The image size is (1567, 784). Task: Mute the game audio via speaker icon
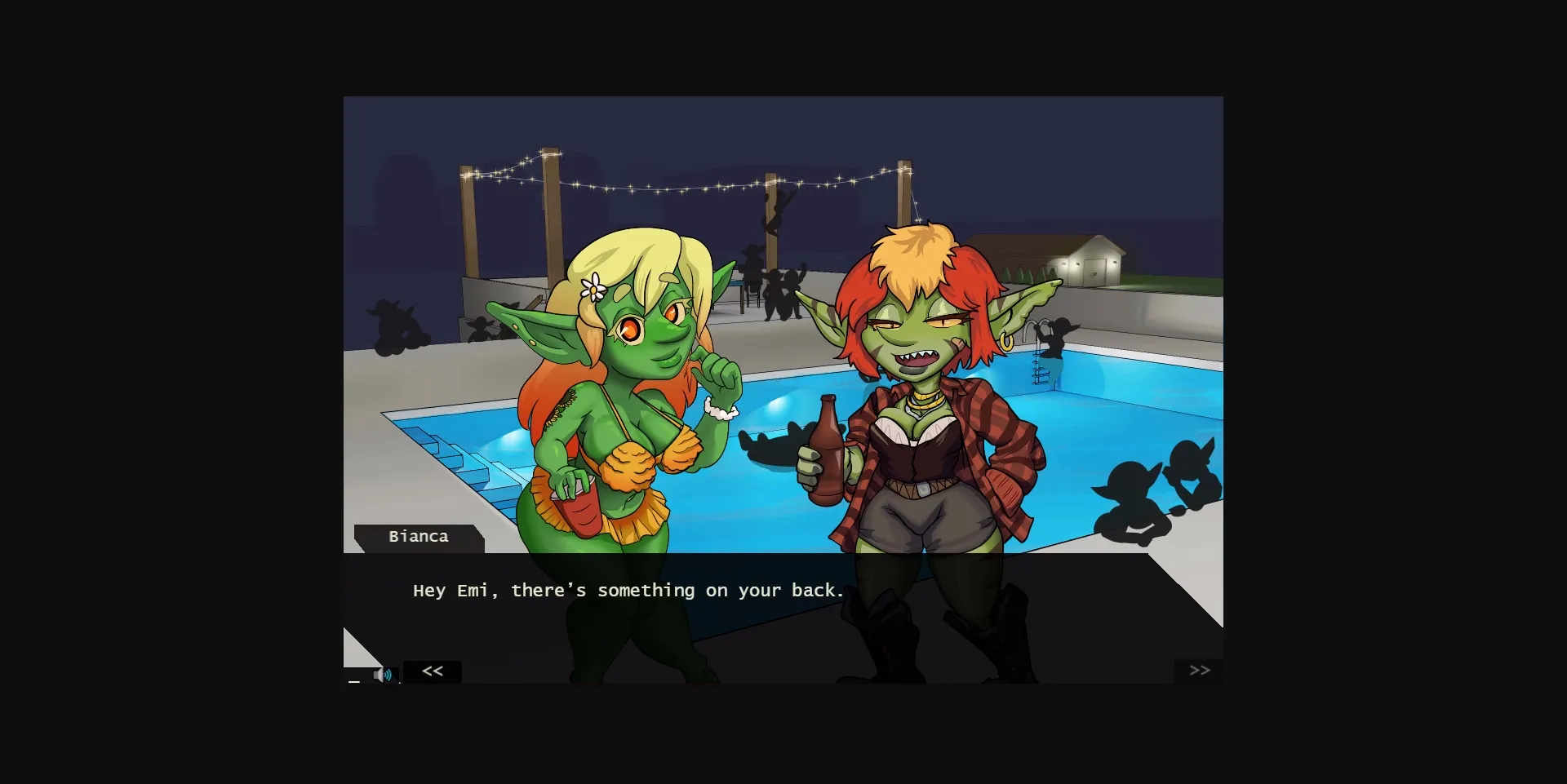tap(382, 675)
